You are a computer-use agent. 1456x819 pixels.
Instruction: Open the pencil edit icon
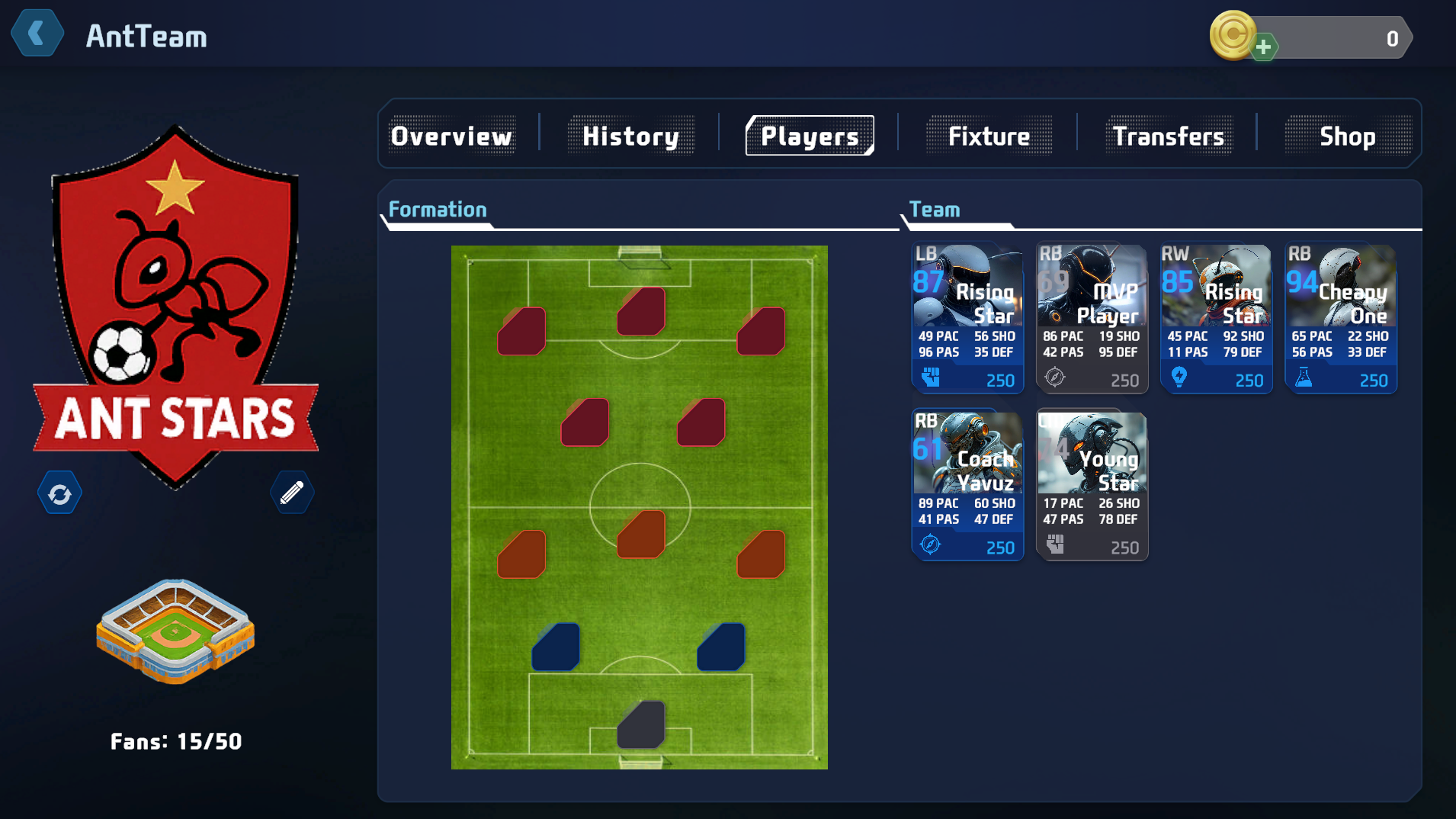292,492
